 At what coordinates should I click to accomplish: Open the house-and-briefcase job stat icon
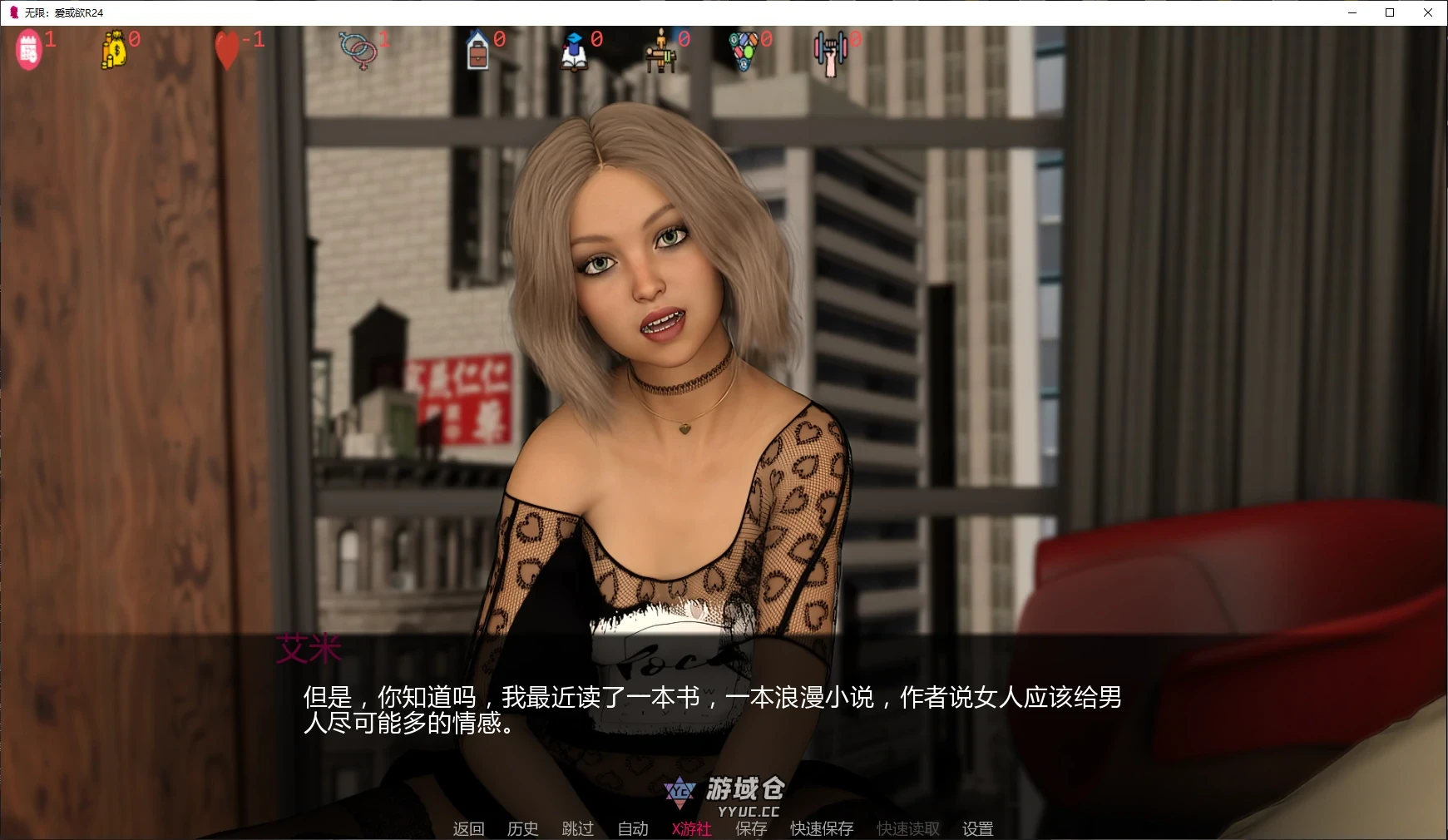[x=477, y=50]
